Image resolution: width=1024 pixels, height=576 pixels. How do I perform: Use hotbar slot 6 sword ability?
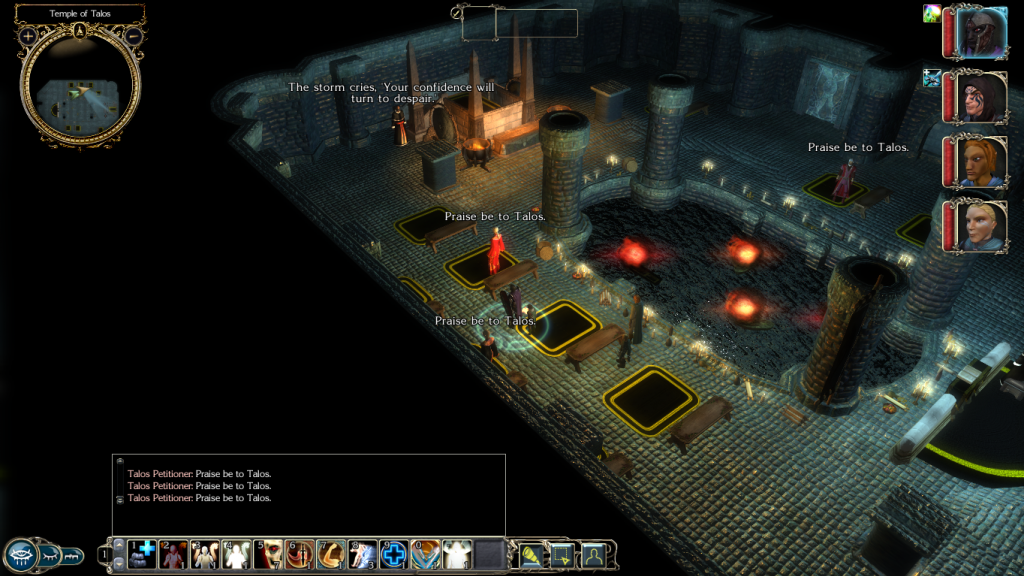click(x=299, y=554)
